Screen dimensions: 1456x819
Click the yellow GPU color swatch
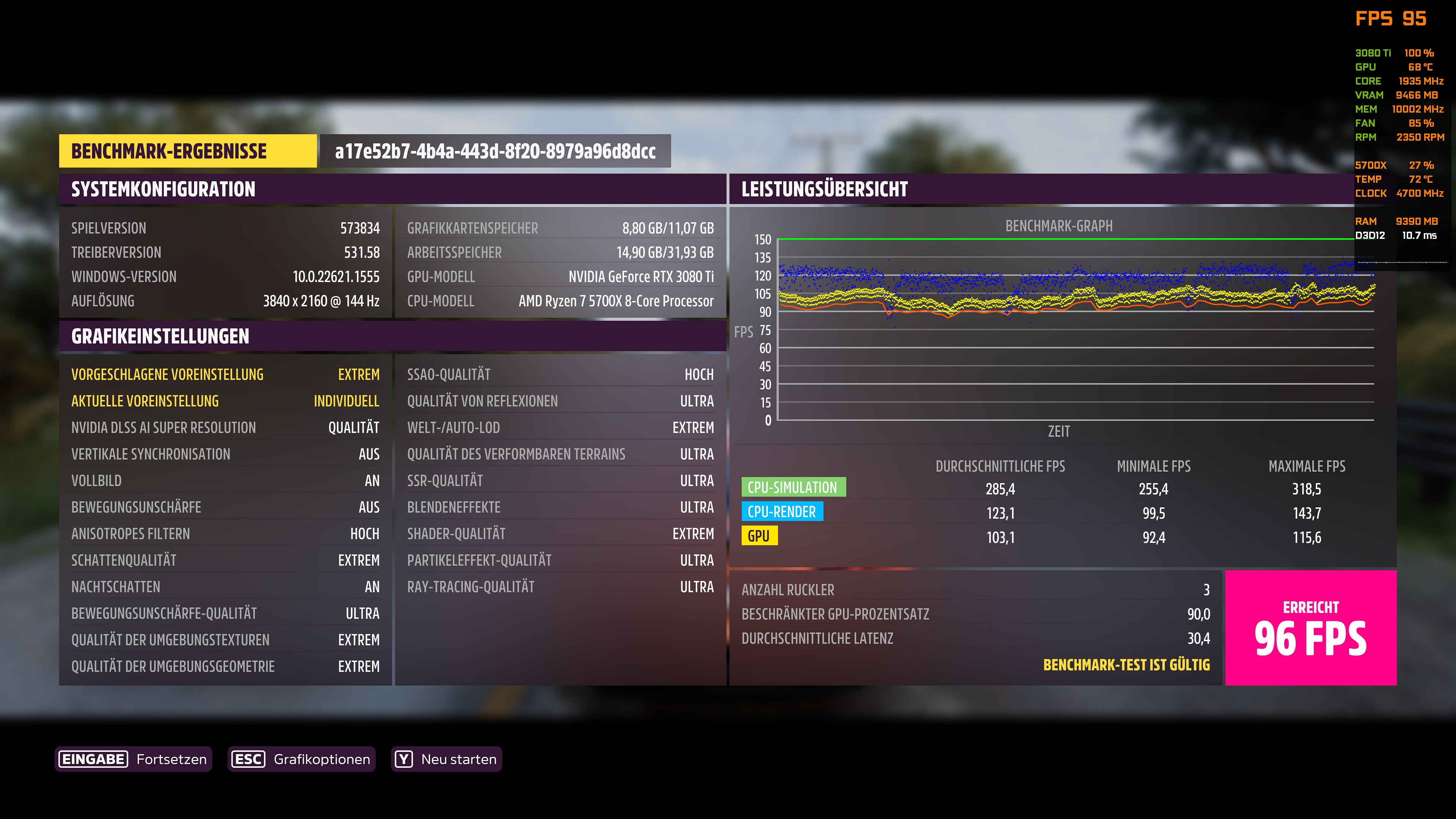759,536
